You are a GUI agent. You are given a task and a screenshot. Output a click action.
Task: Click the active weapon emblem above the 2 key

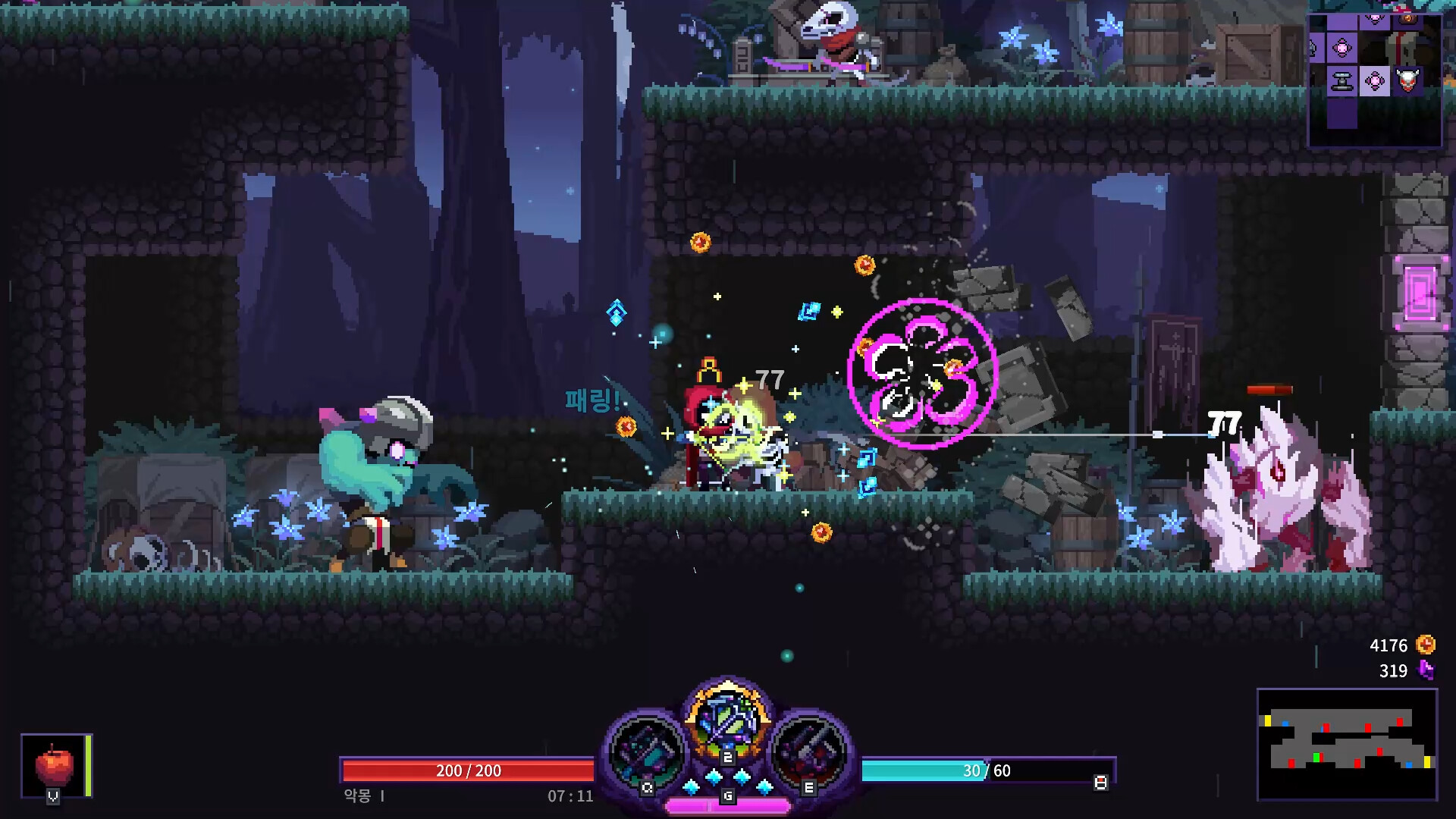pyautogui.click(x=728, y=720)
